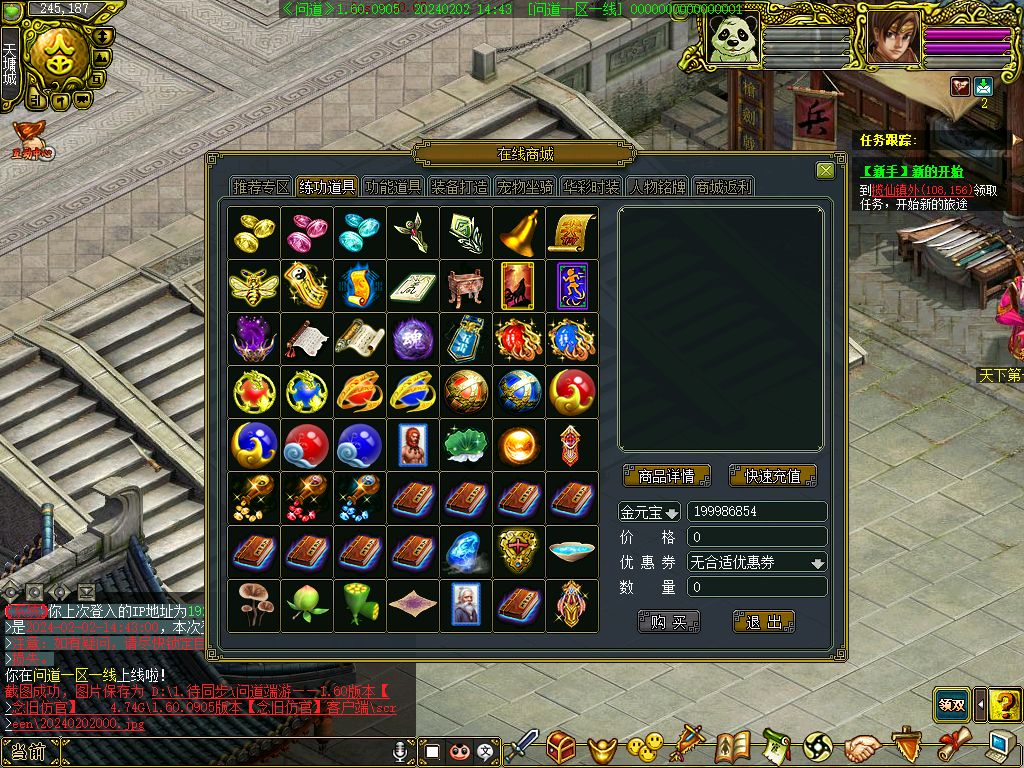Expand the 优惠券 coupon dropdown
1024x768 pixels.
(x=757, y=562)
